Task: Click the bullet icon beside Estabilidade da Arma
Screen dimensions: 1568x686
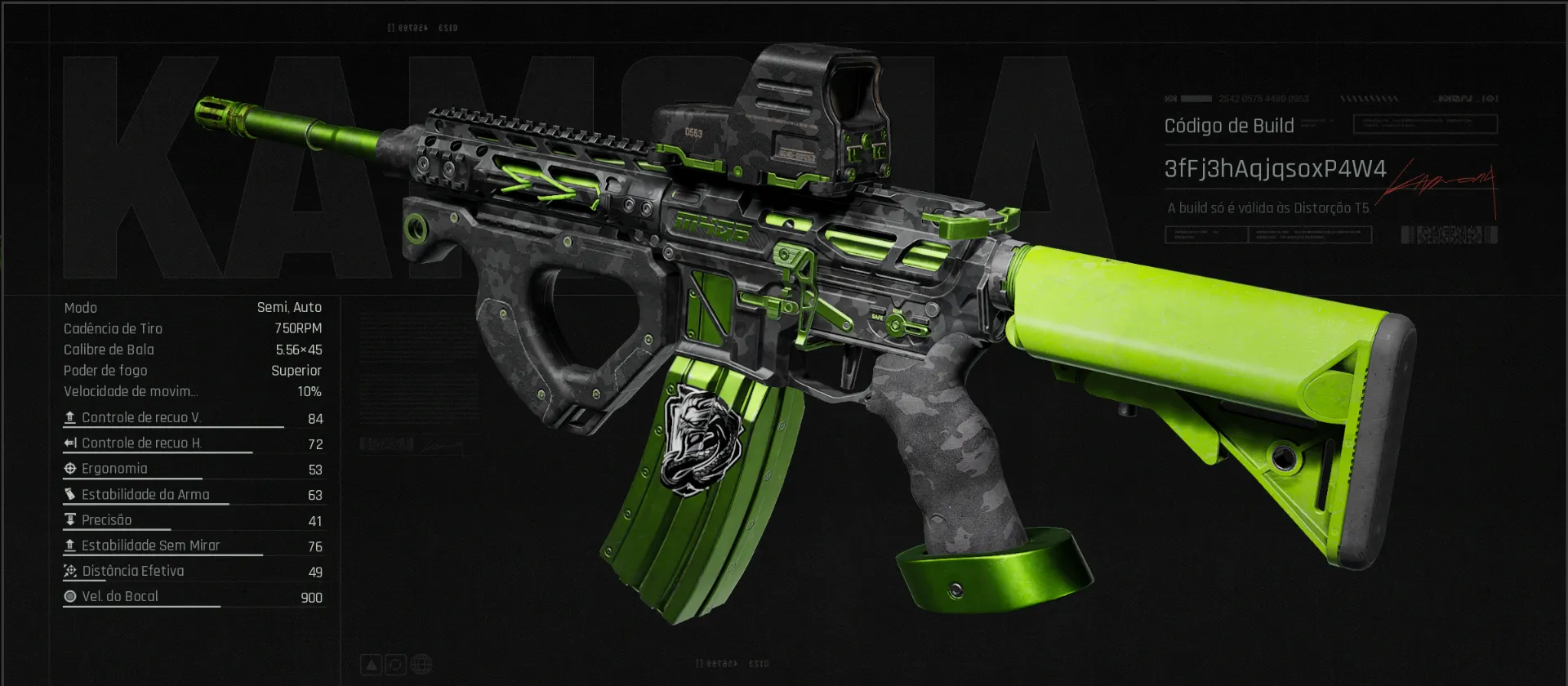Action: point(70,494)
